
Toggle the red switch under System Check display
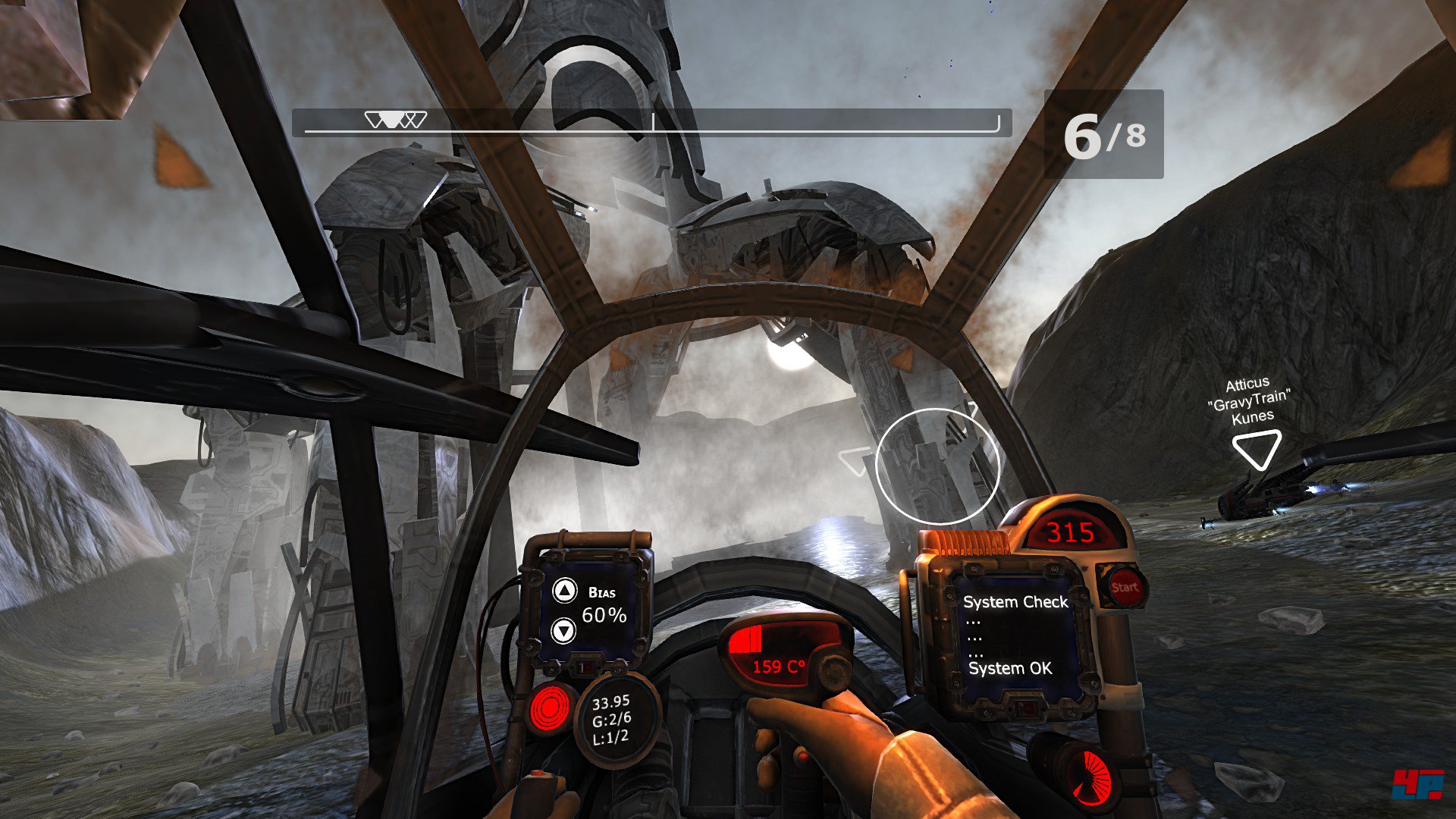click(1025, 709)
